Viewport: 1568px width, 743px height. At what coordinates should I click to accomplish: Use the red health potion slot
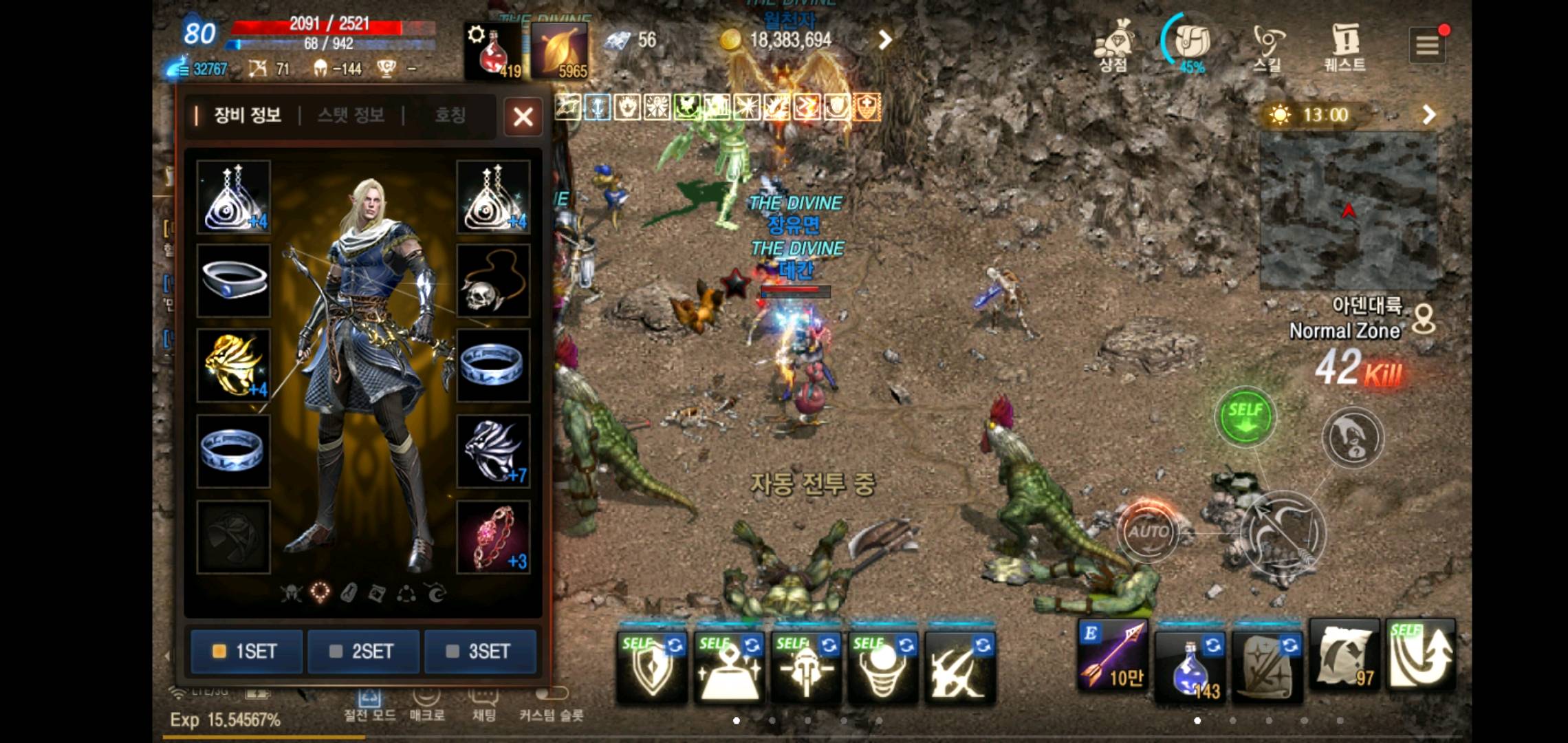click(x=493, y=51)
